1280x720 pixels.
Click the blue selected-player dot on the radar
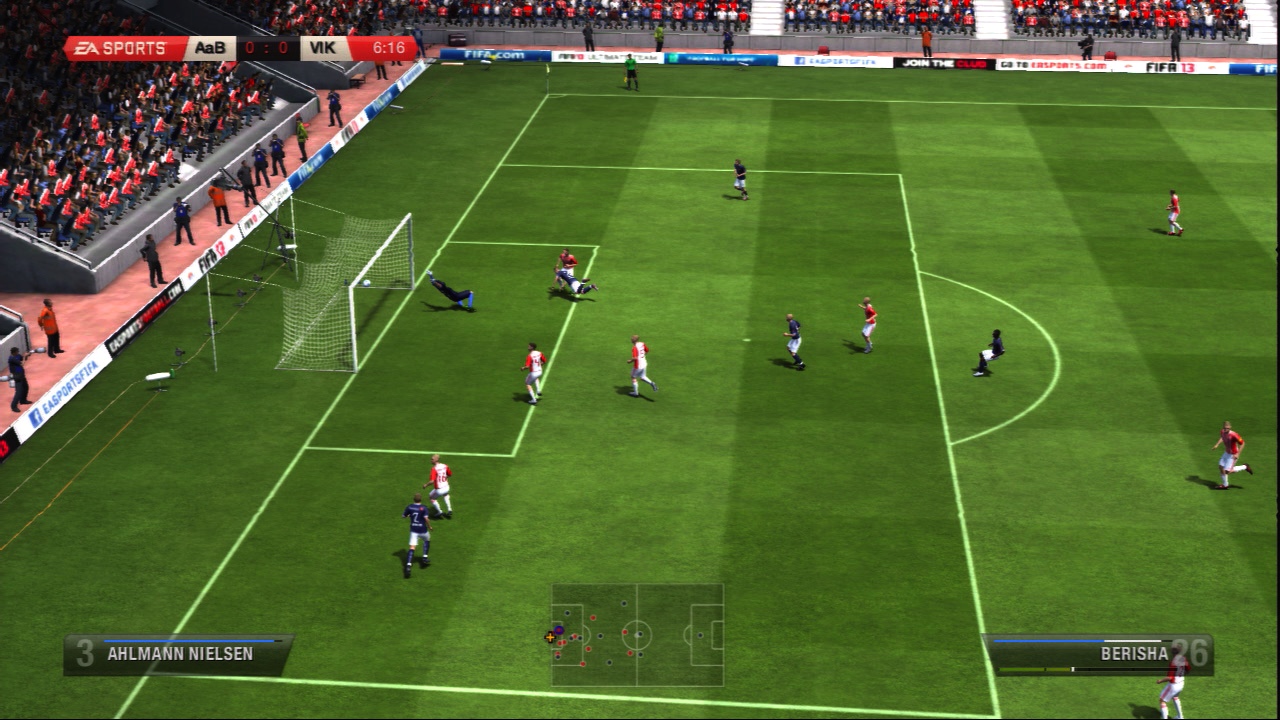(558, 630)
